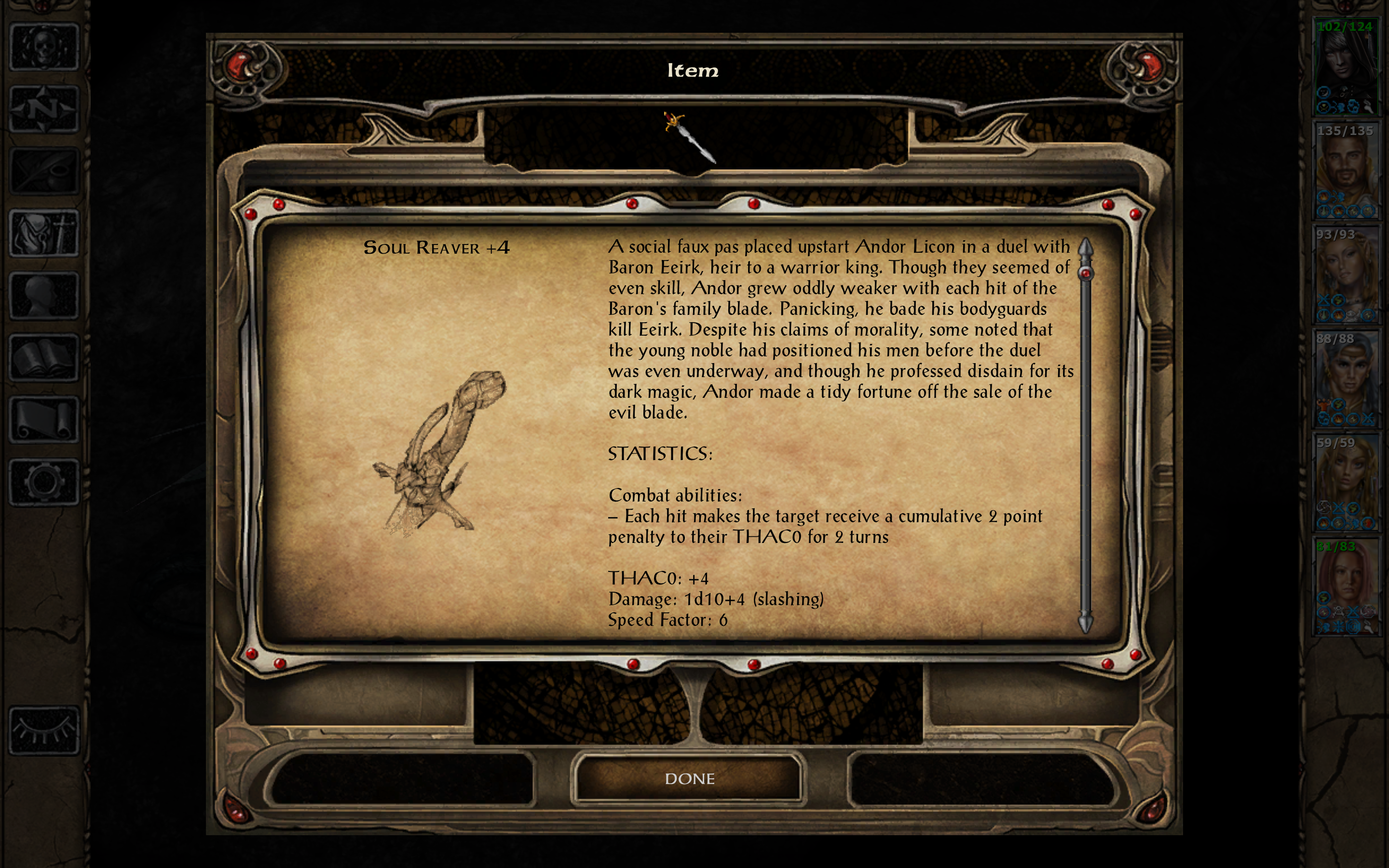Screen dimensions: 1389x868
Task: Open the inventory armor-and-sword icon
Action: [44, 233]
